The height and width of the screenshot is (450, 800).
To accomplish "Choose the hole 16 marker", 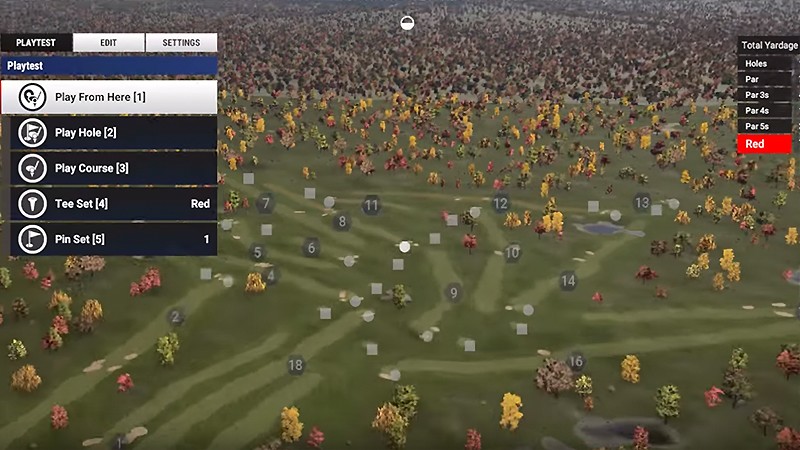I will tap(576, 362).
